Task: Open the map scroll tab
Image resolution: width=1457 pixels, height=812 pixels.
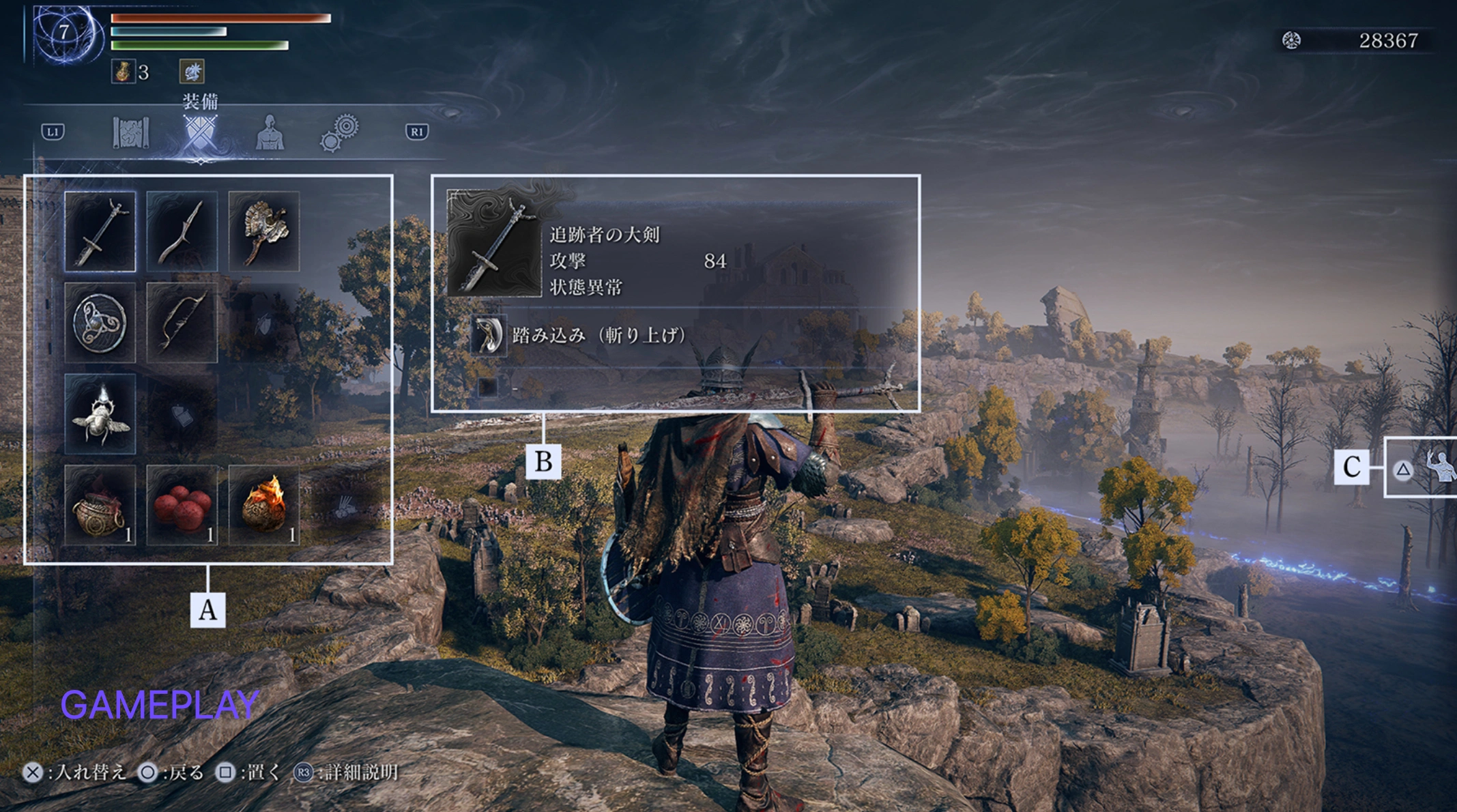Action: [x=130, y=132]
